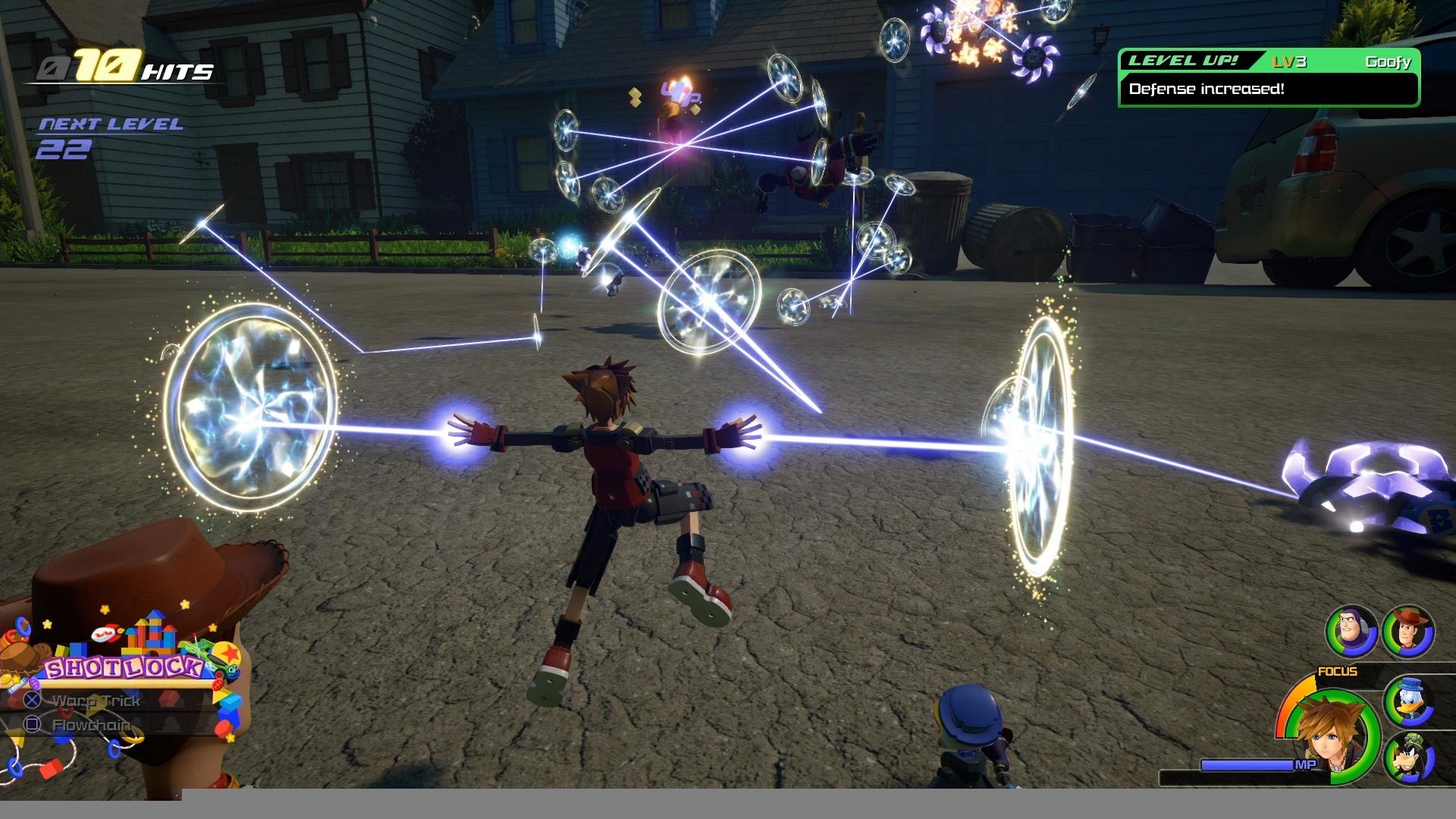The width and height of the screenshot is (1456, 819).
Task: Select Buzz Lightyear's party portrait
Action: pyautogui.click(x=1351, y=631)
